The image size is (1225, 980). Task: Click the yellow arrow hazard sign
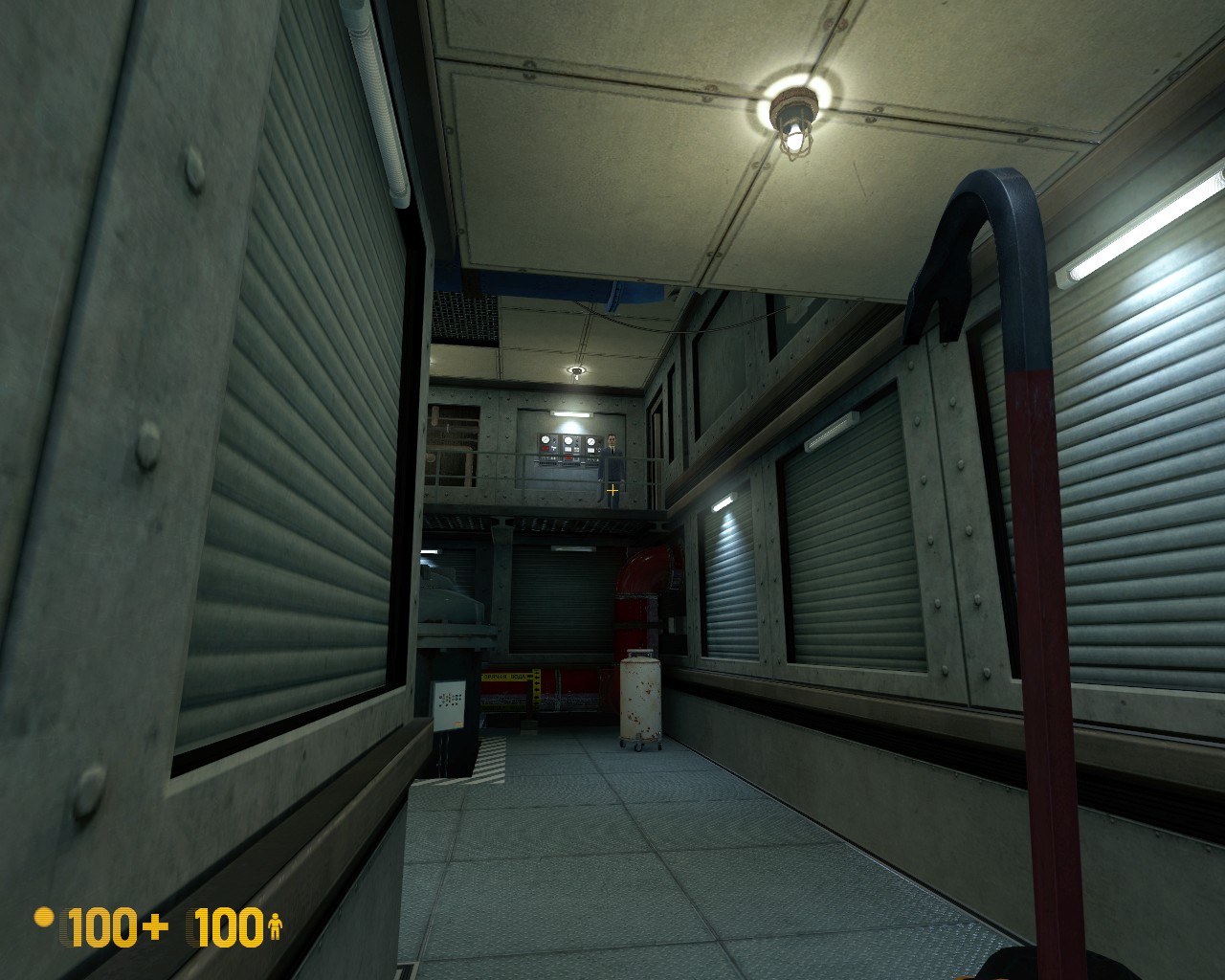point(537,688)
